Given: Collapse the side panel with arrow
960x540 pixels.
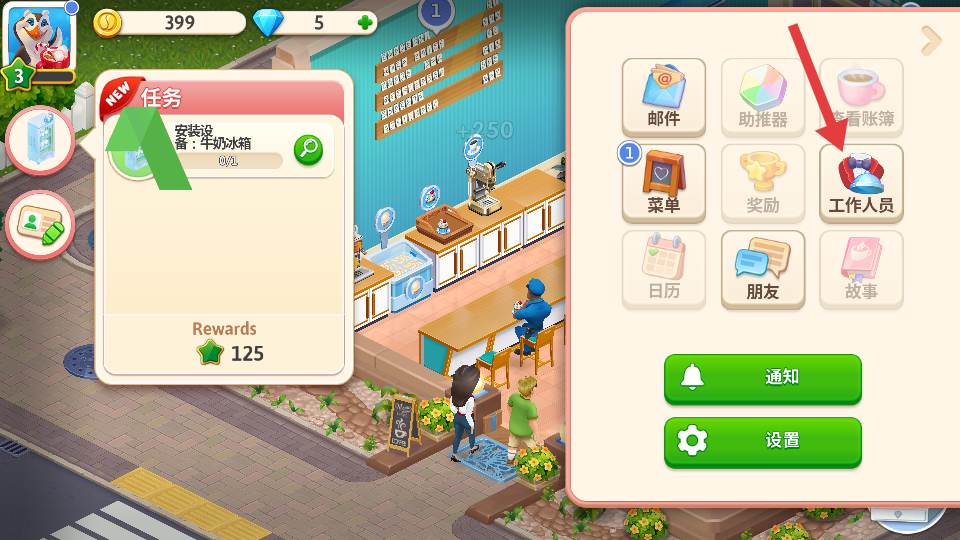Looking at the screenshot, I should coord(931,41).
